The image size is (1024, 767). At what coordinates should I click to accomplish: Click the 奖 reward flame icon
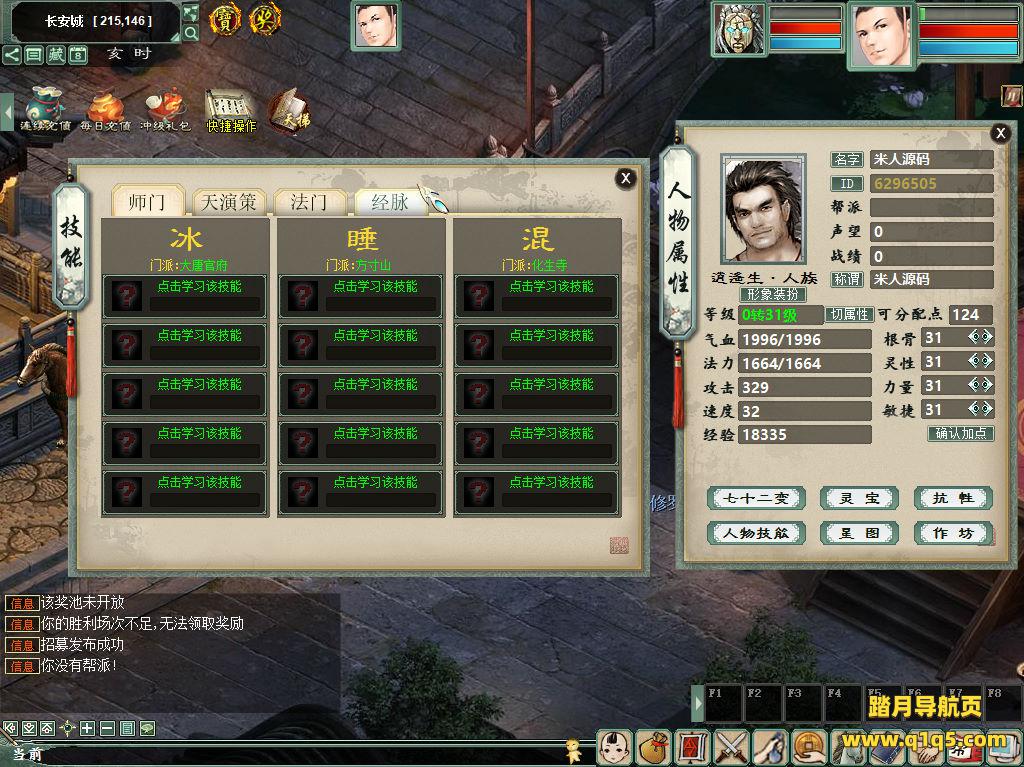click(265, 19)
